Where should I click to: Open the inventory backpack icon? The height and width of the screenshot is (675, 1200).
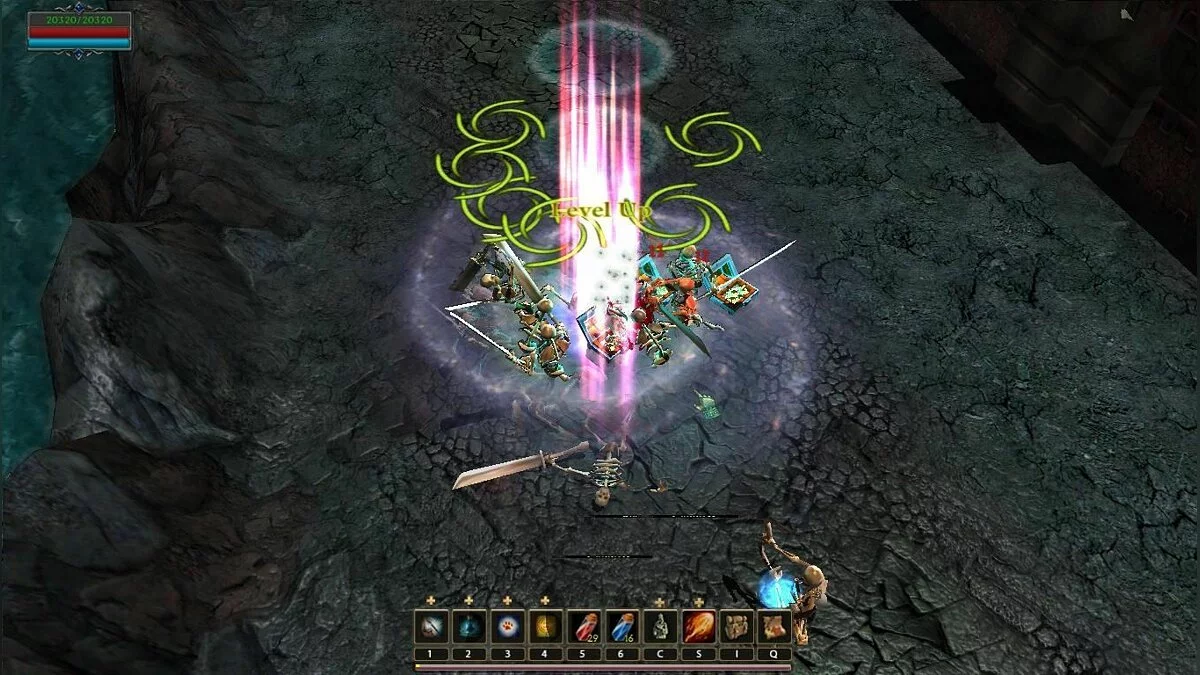[x=737, y=627]
